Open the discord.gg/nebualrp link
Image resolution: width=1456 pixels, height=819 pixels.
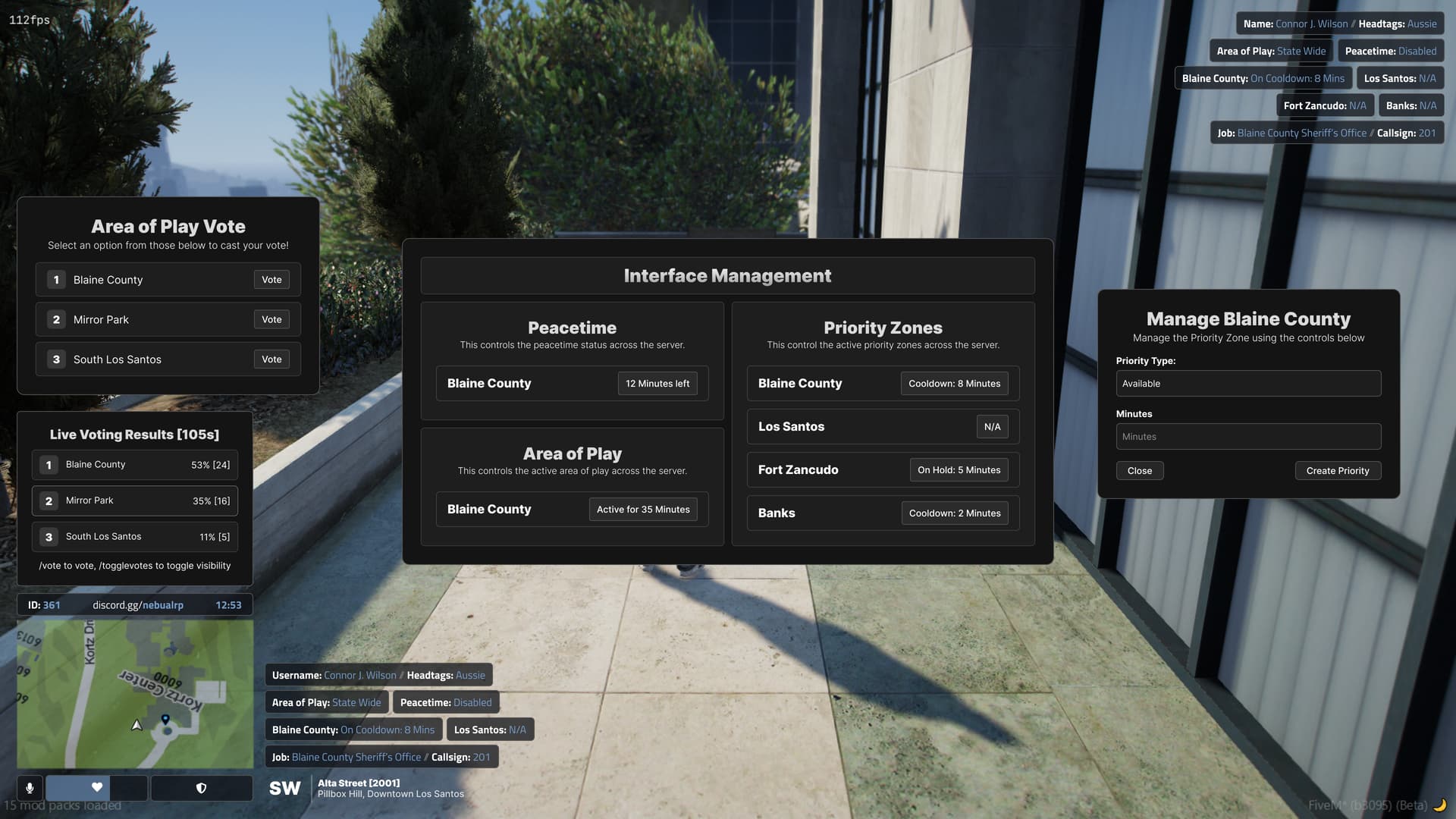136,604
